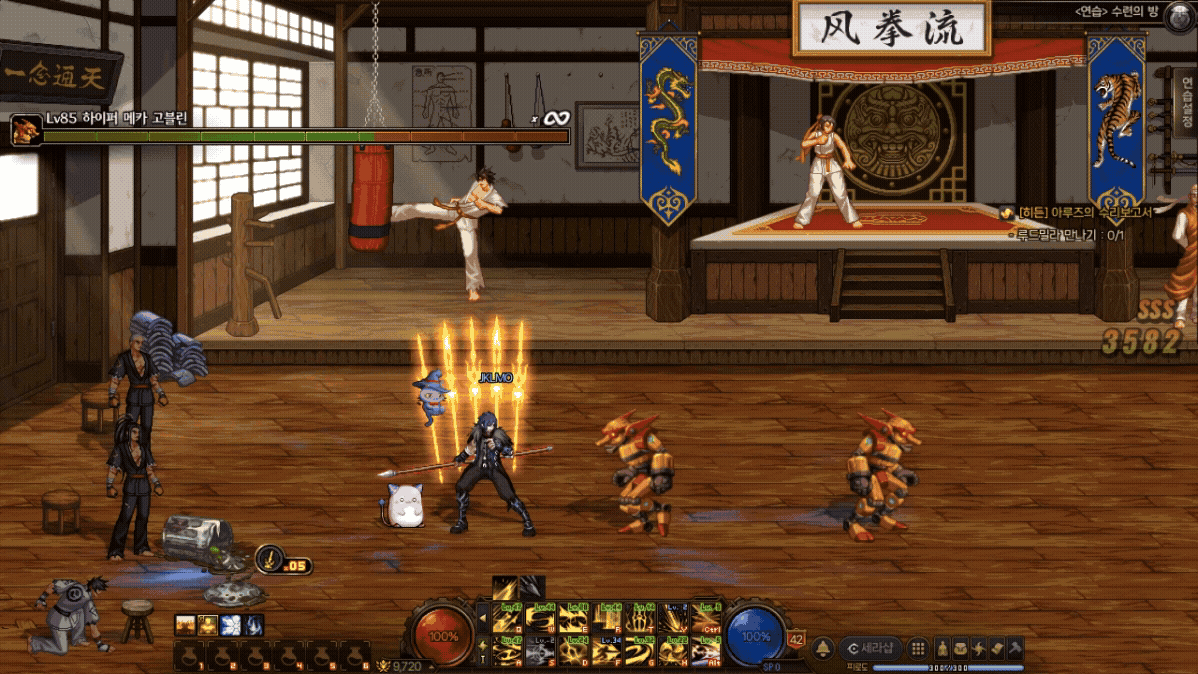The height and width of the screenshot is (674, 1198).
Task: Open the 세라샵 cash shop
Action: [x=871, y=648]
